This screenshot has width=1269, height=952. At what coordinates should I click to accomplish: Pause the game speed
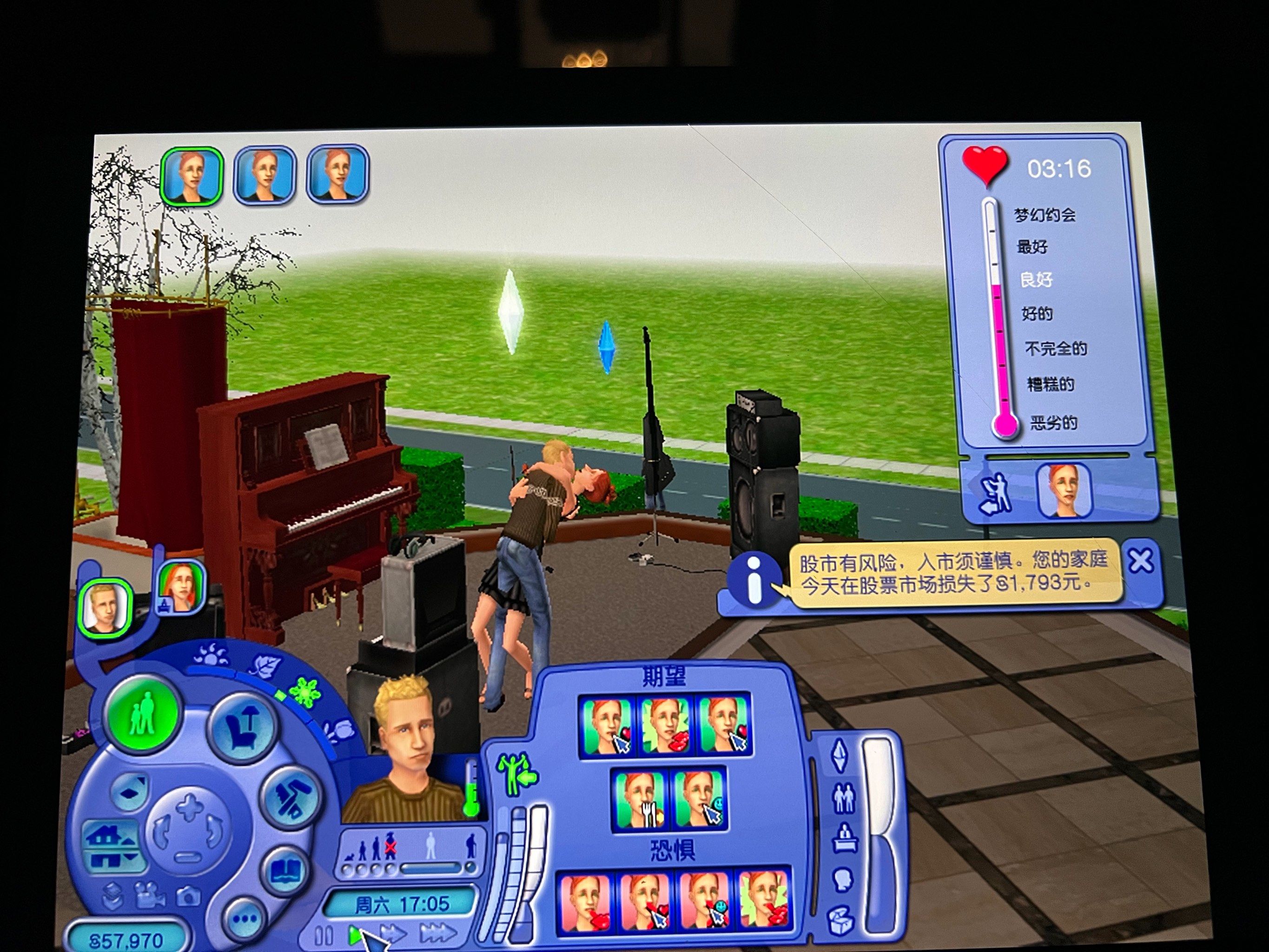click(x=324, y=935)
